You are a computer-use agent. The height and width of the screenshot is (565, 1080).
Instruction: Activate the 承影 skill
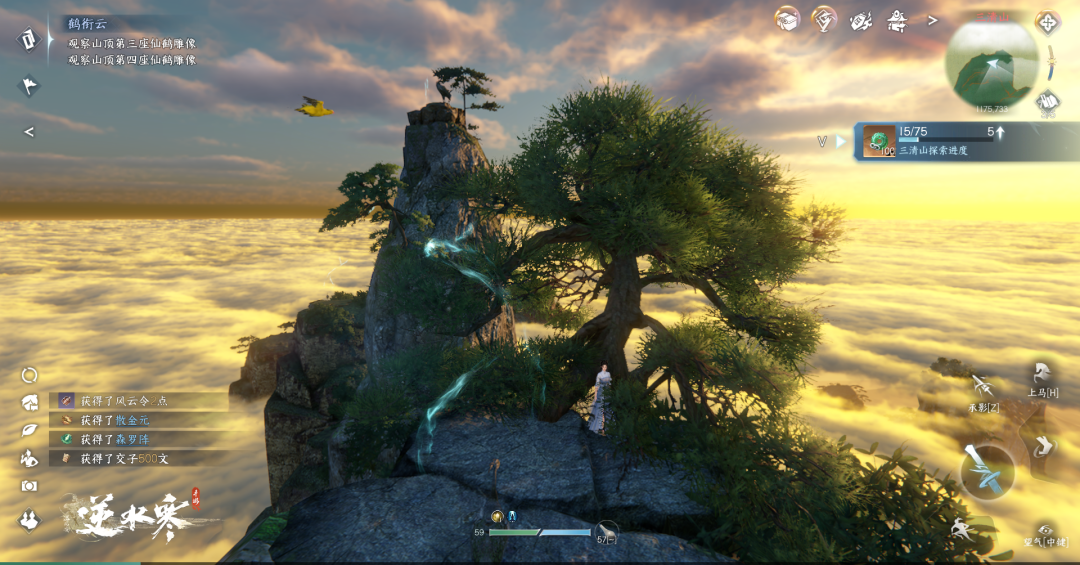click(x=982, y=389)
